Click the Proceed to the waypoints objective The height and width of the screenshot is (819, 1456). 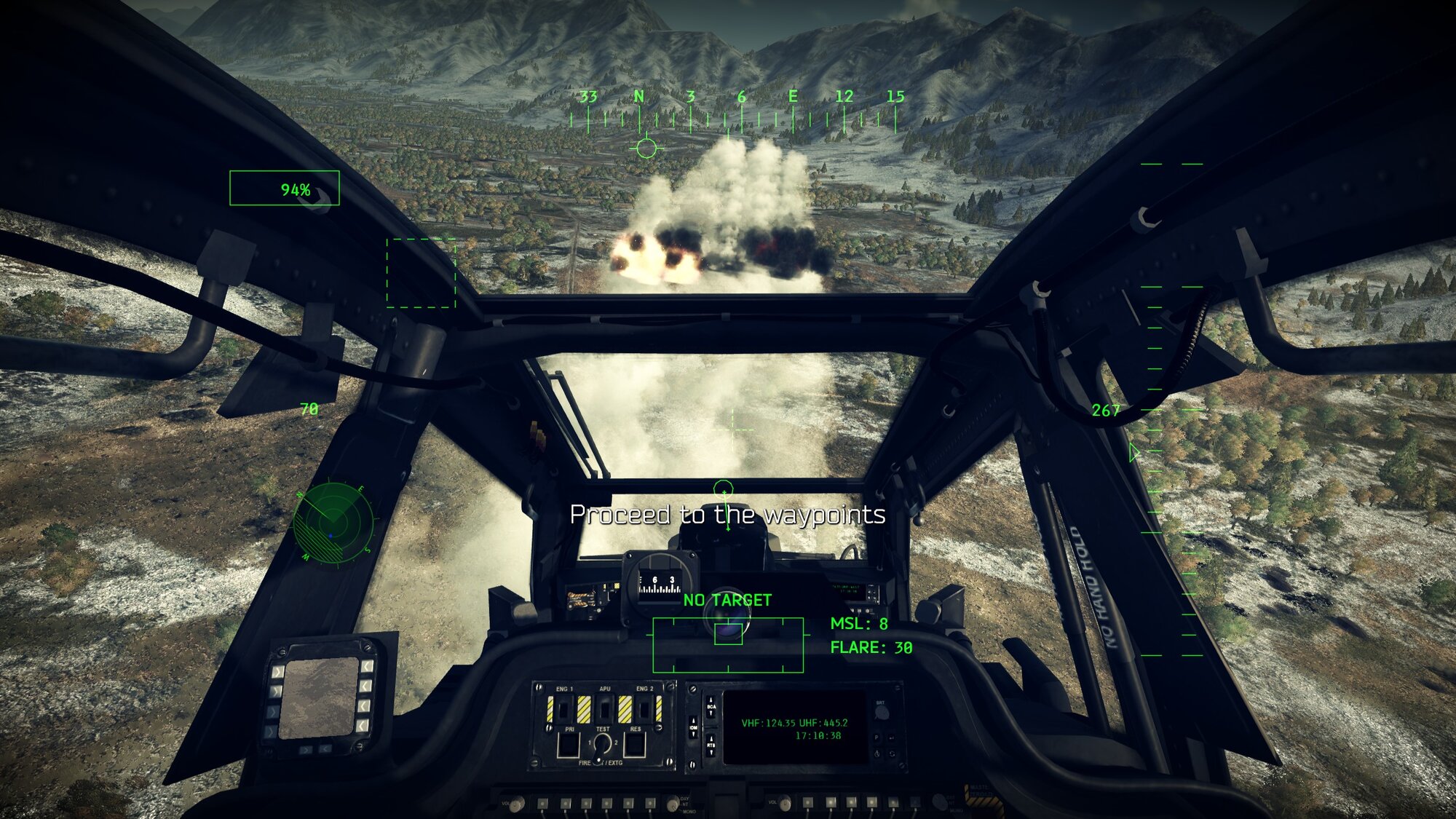(x=727, y=515)
